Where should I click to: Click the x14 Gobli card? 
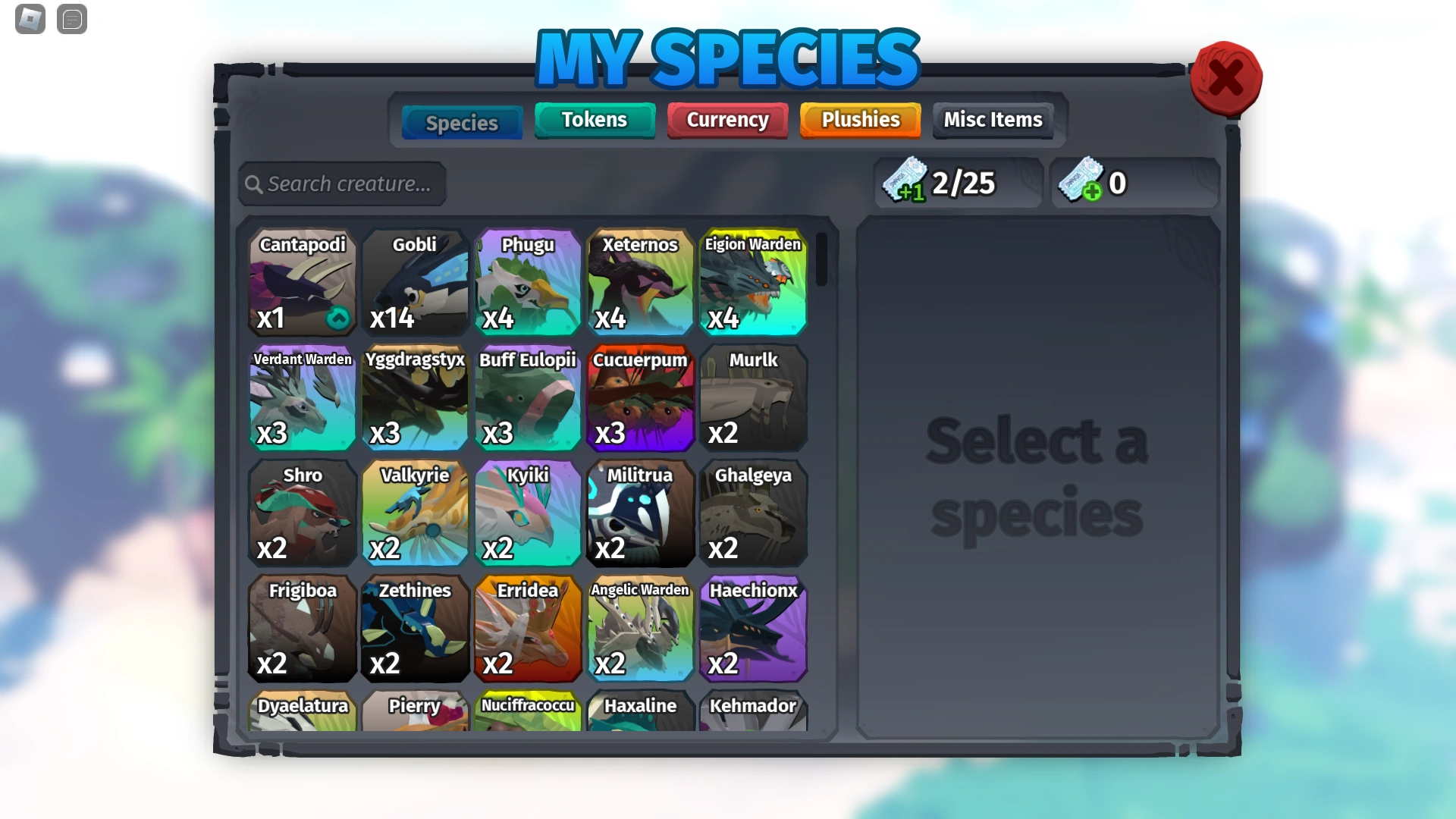click(415, 282)
